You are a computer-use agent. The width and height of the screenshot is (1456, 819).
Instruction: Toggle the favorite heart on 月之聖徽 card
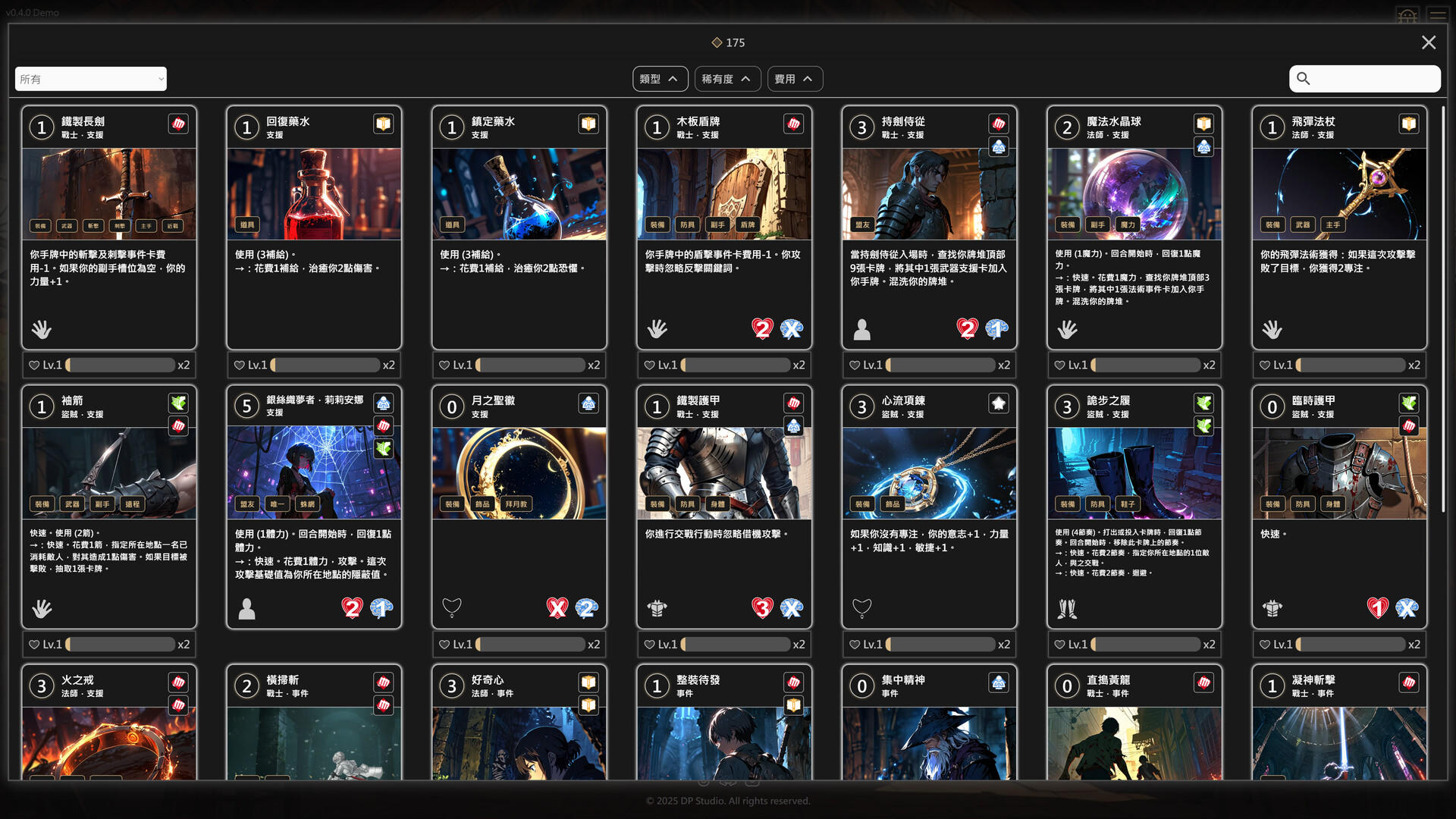coord(444,644)
